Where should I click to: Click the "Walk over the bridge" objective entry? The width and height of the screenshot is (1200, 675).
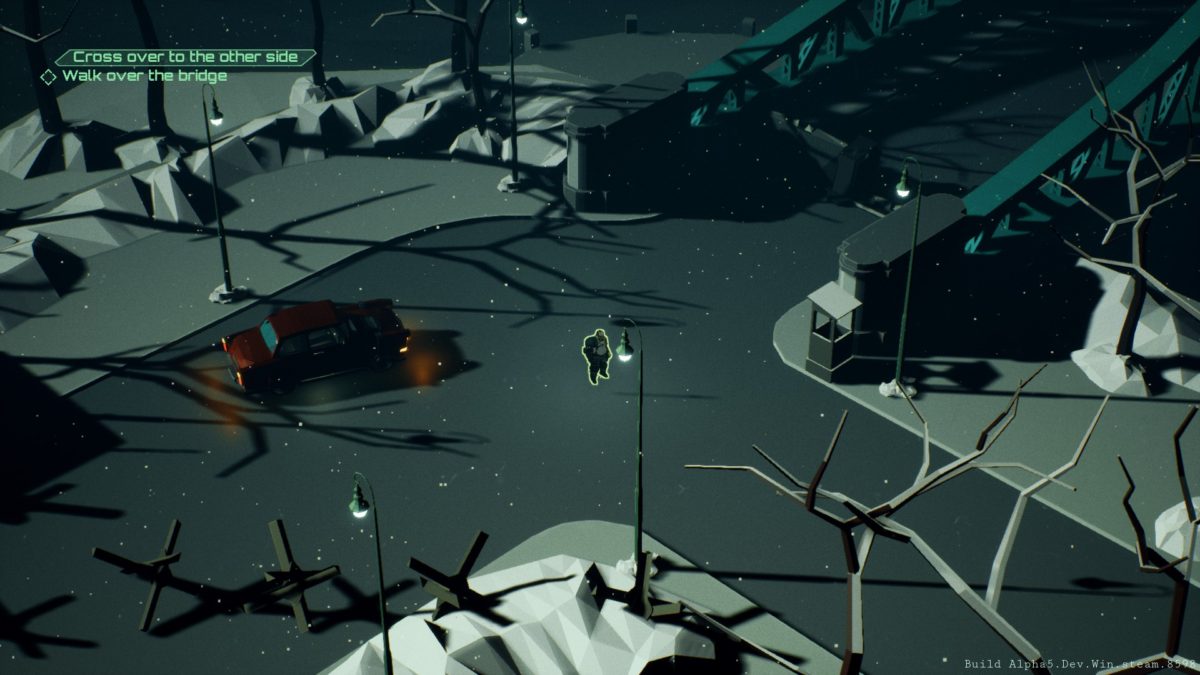[x=144, y=76]
